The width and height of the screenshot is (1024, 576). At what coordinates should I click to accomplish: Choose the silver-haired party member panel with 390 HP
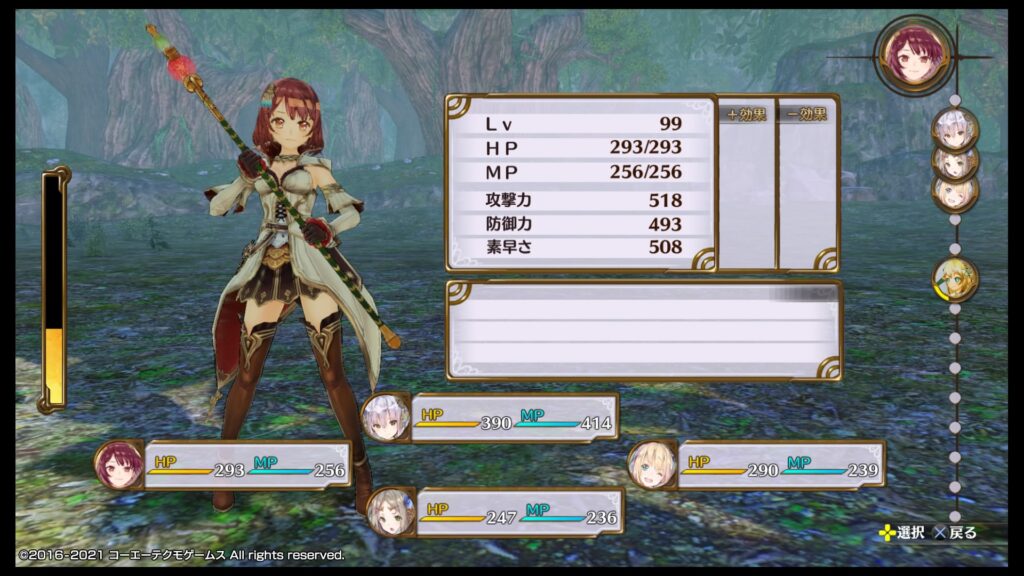(490, 417)
